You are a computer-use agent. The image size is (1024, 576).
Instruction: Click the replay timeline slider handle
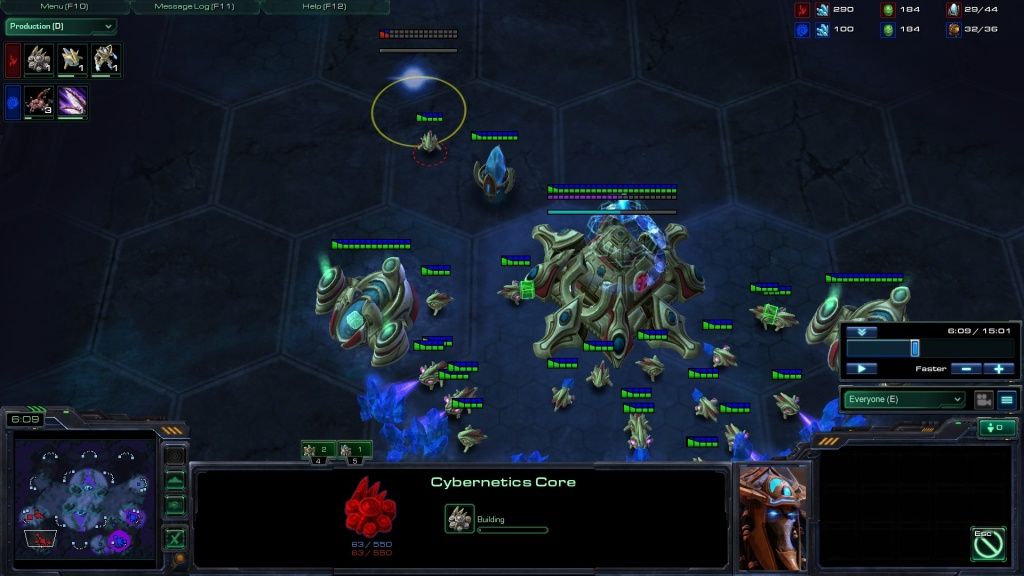click(x=914, y=348)
